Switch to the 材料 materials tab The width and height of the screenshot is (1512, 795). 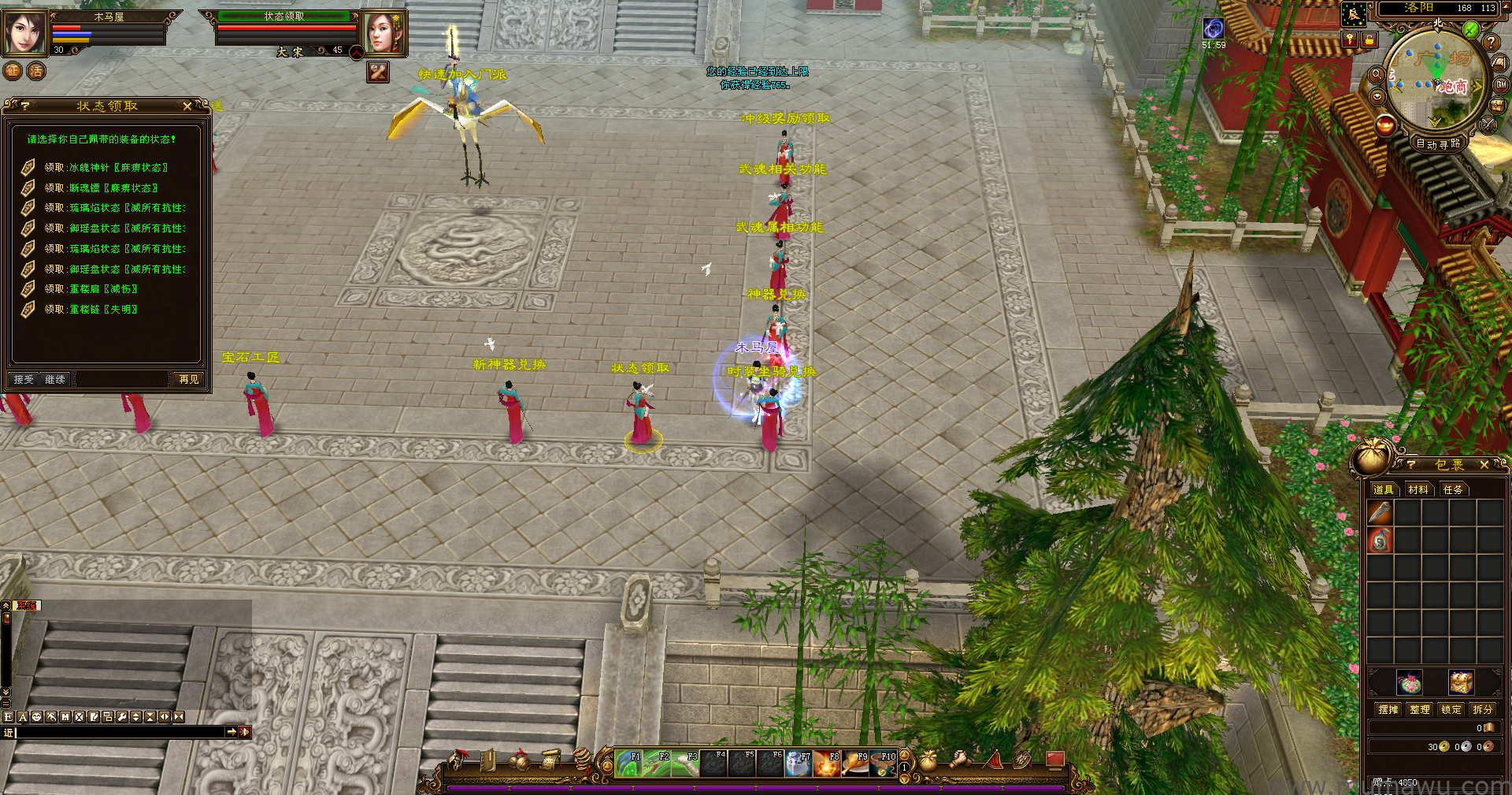(x=1418, y=489)
